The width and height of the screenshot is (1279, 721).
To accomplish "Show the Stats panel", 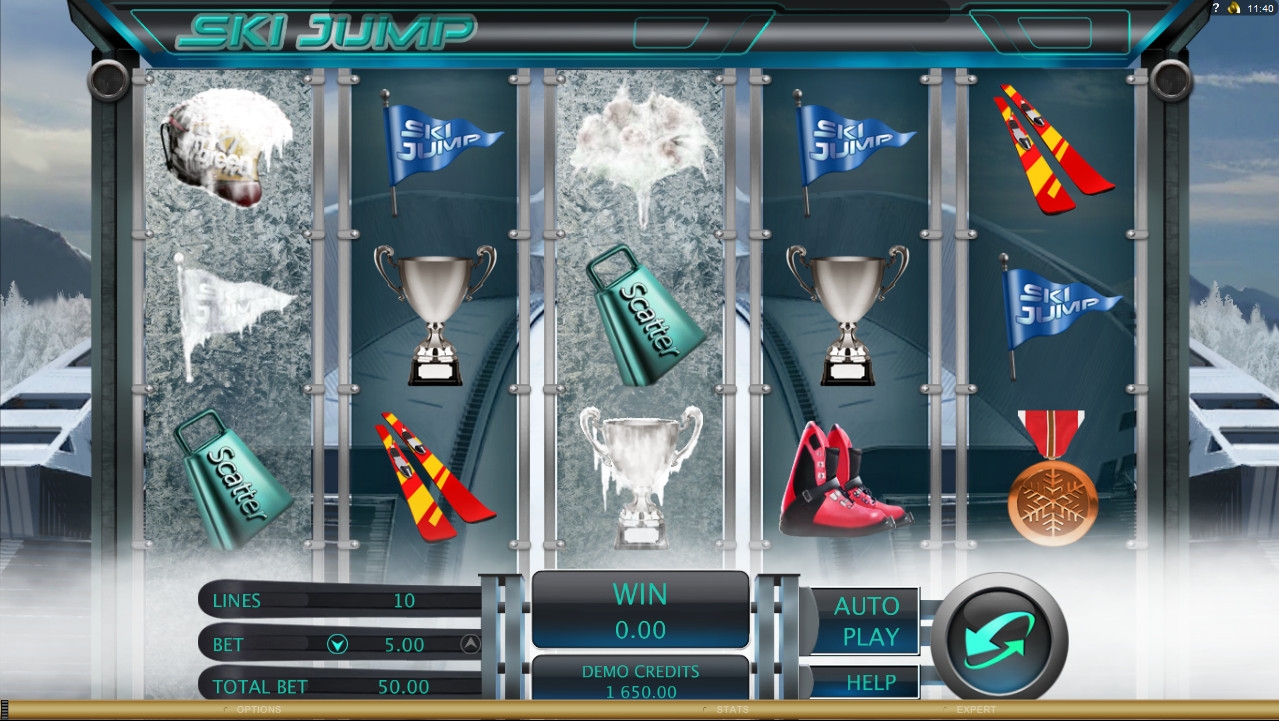I will click(x=732, y=710).
